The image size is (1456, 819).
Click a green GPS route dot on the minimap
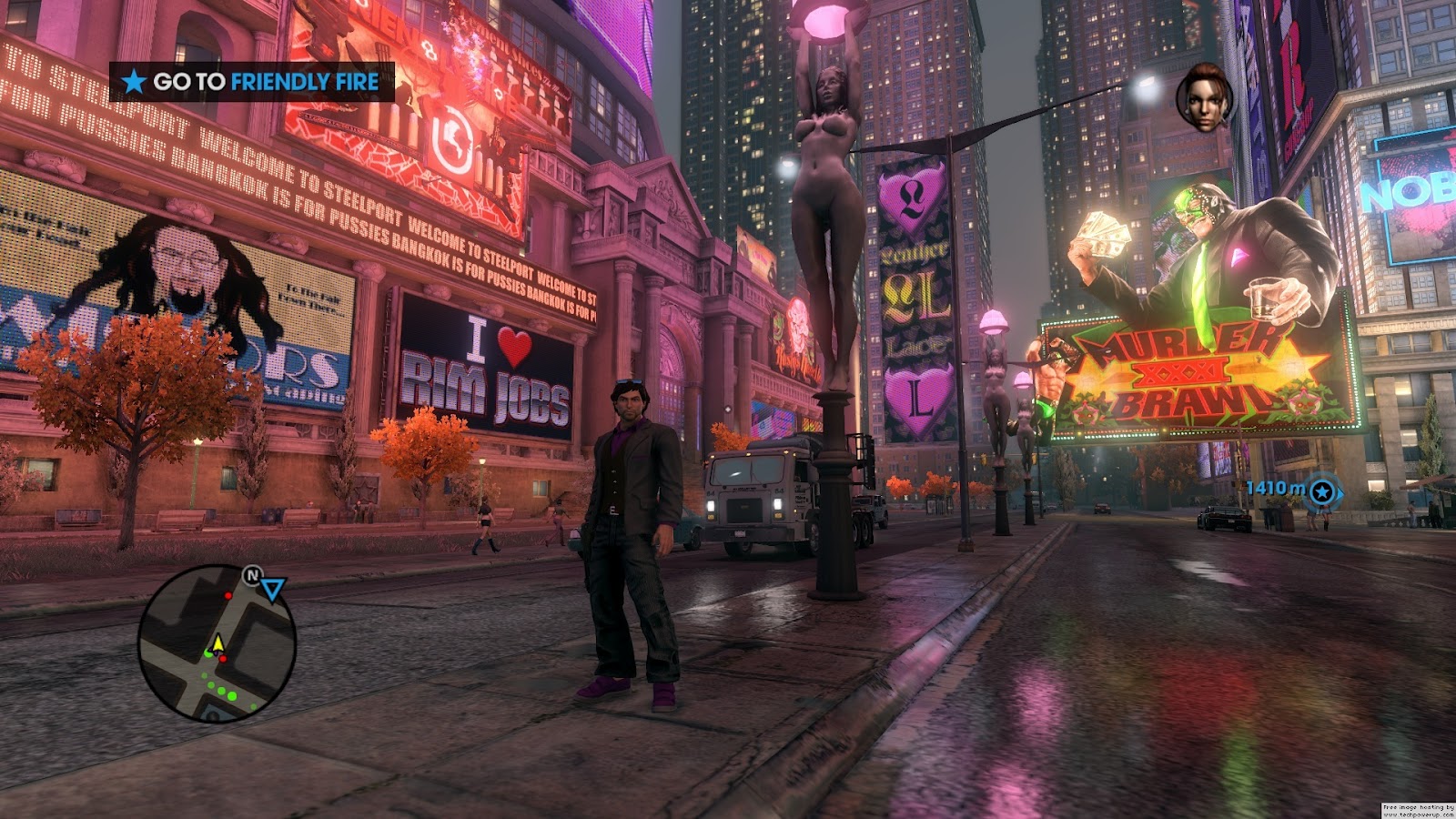click(x=231, y=695)
